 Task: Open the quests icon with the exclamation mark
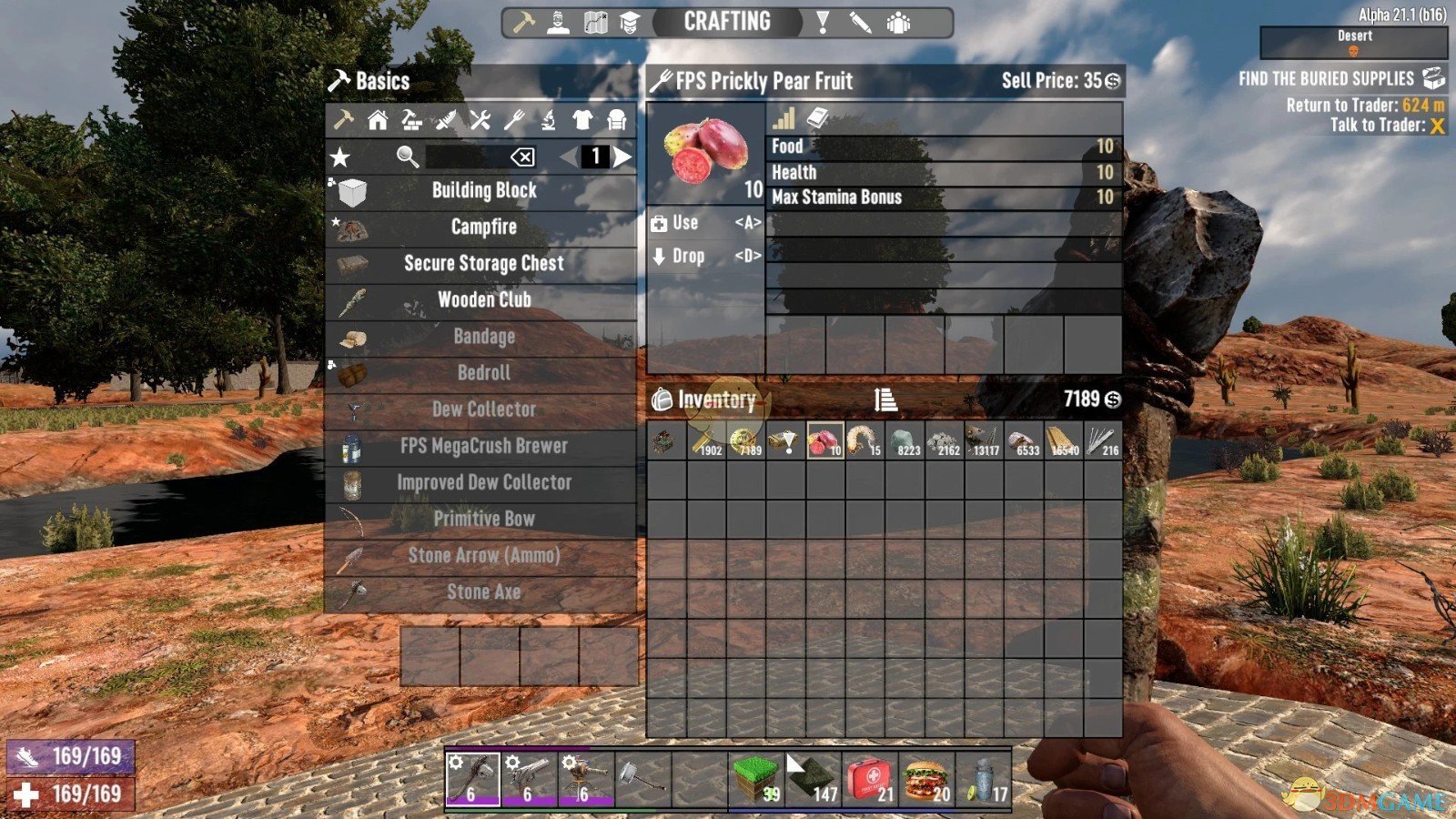[824, 21]
